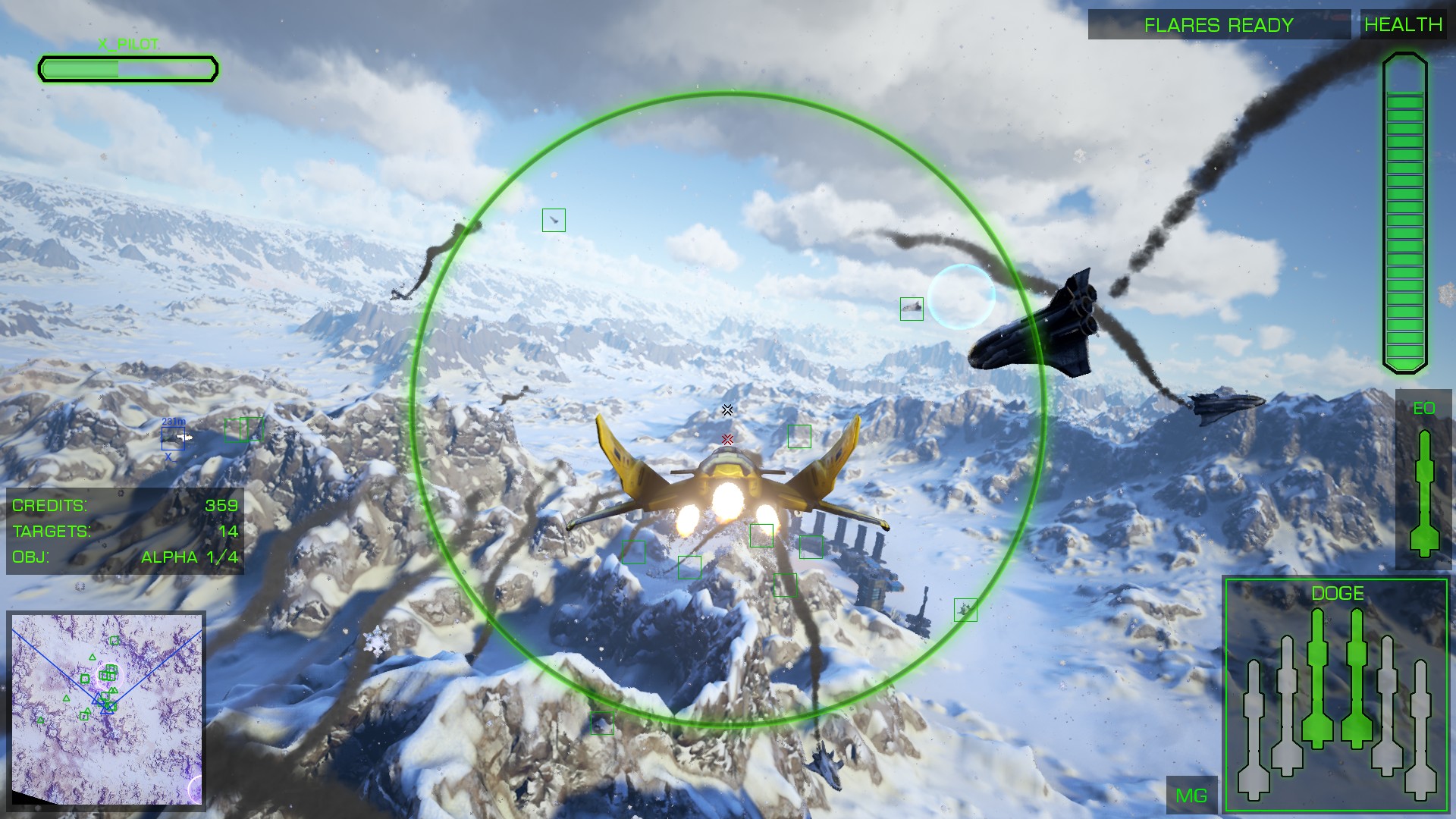Toggle the FLARES READY indicator

coord(1218,24)
